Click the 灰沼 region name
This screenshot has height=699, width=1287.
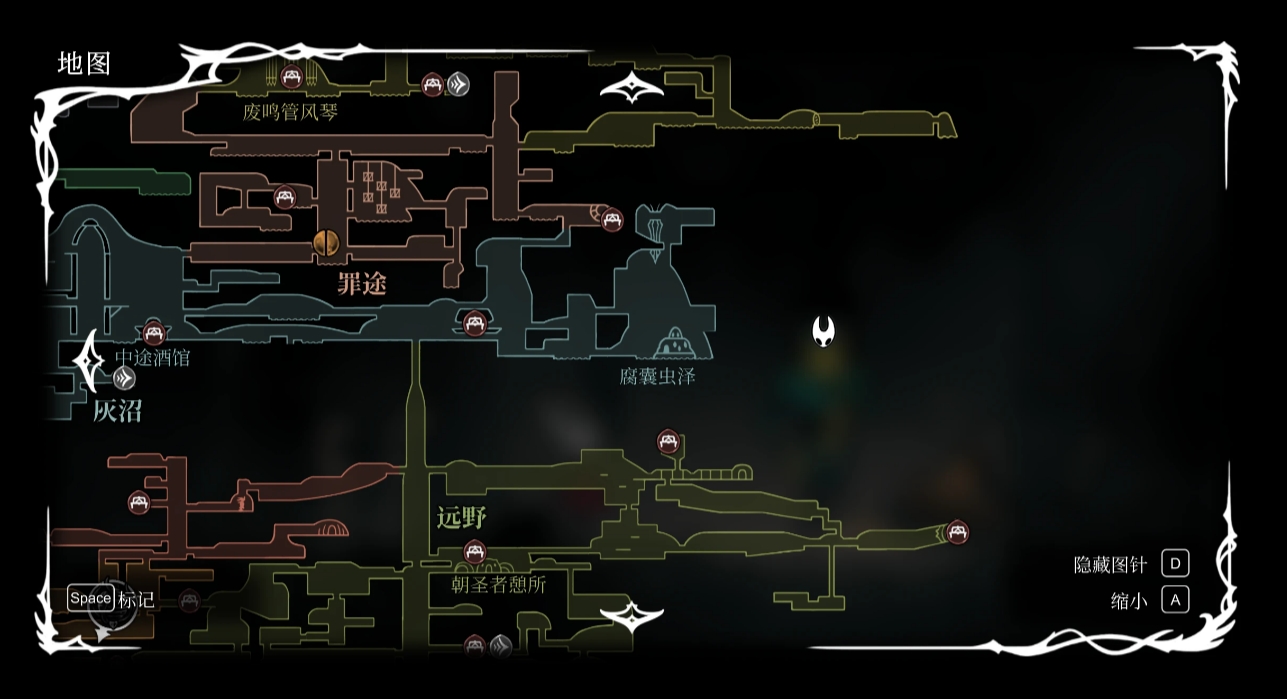(x=117, y=410)
